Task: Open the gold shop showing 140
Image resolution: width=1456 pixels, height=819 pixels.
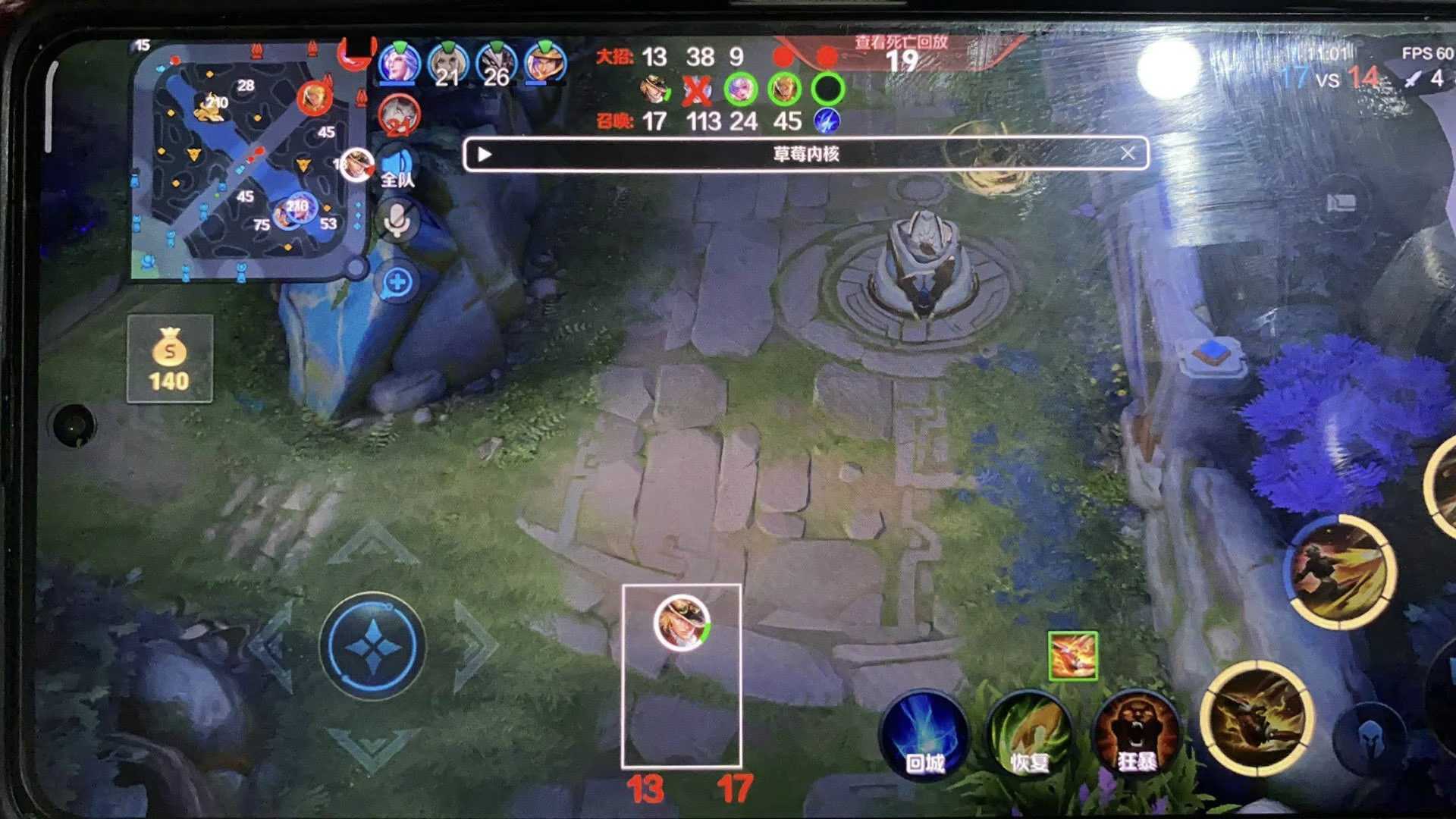Action: point(169,359)
